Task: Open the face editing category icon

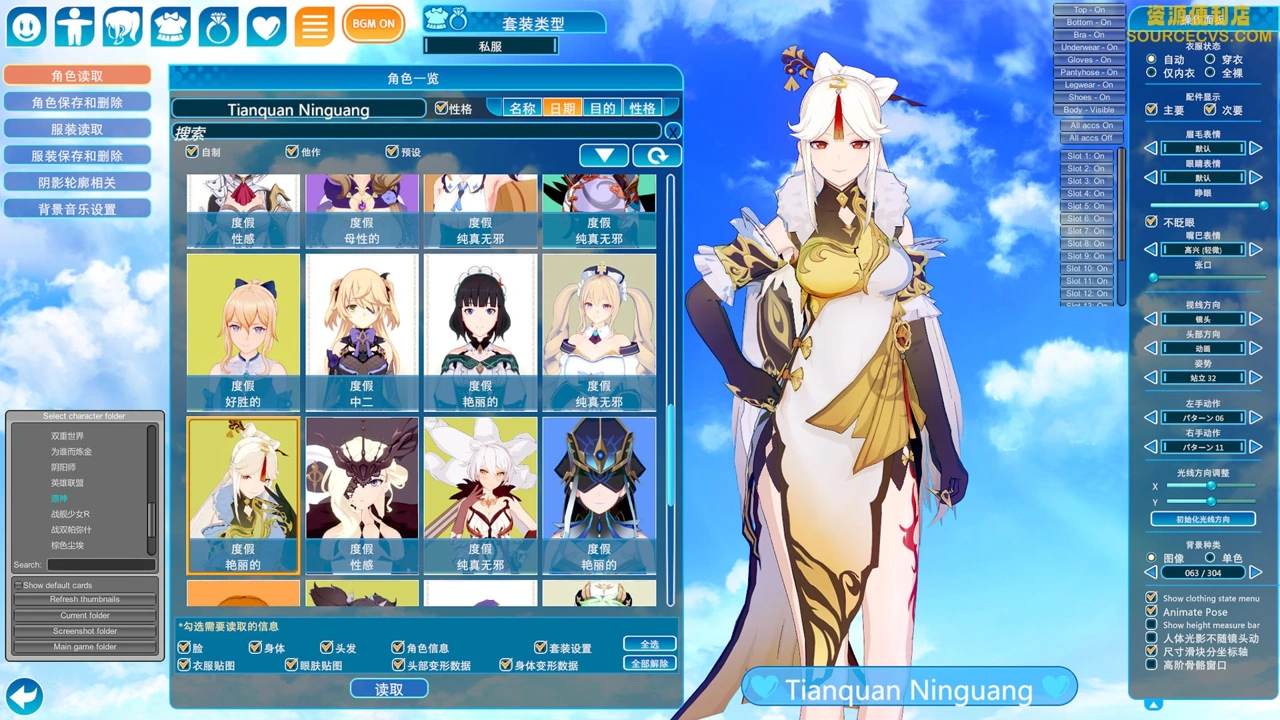Action: pyautogui.click(x=26, y=26)
